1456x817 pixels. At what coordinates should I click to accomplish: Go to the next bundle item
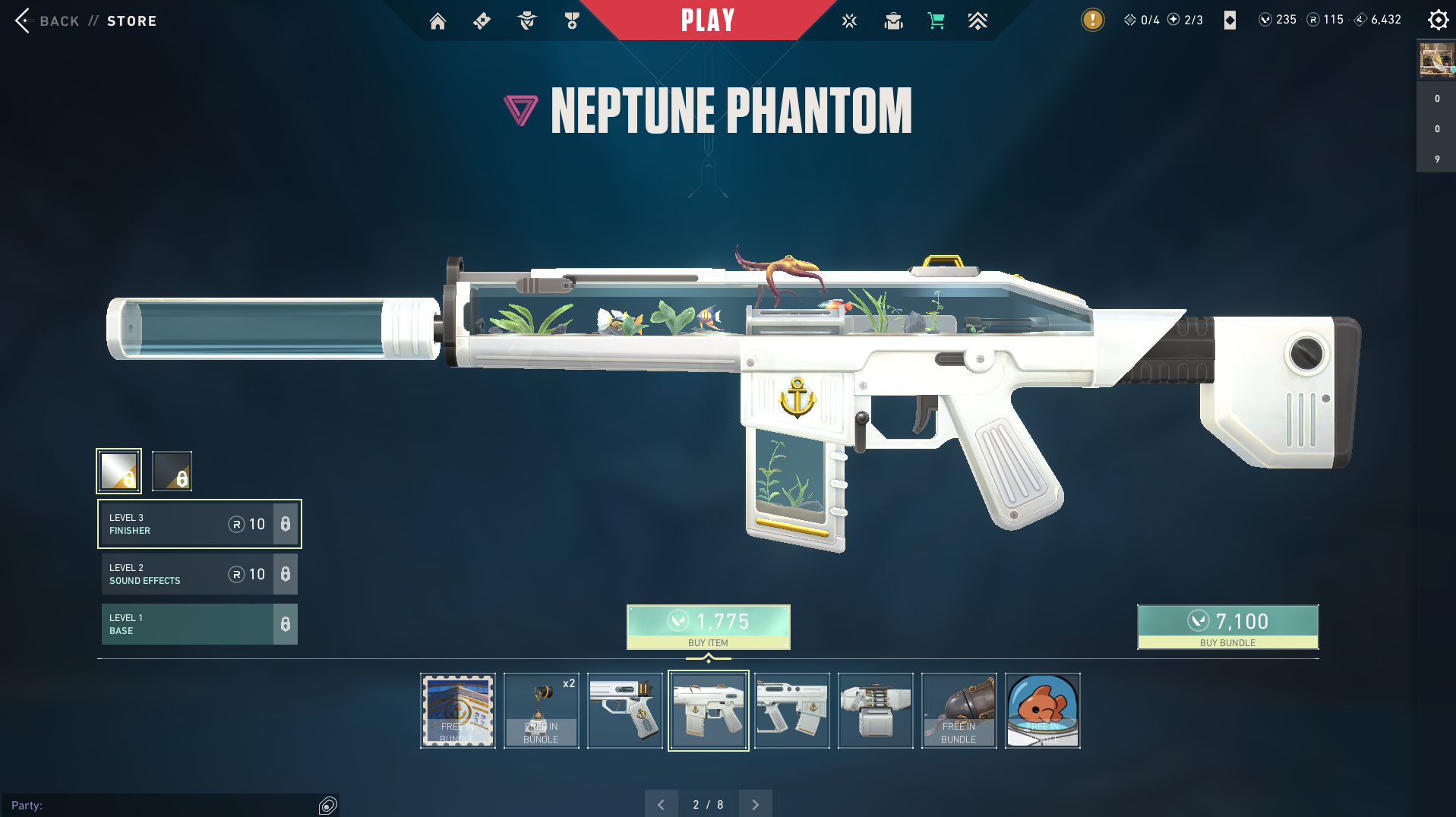point(755,804)
